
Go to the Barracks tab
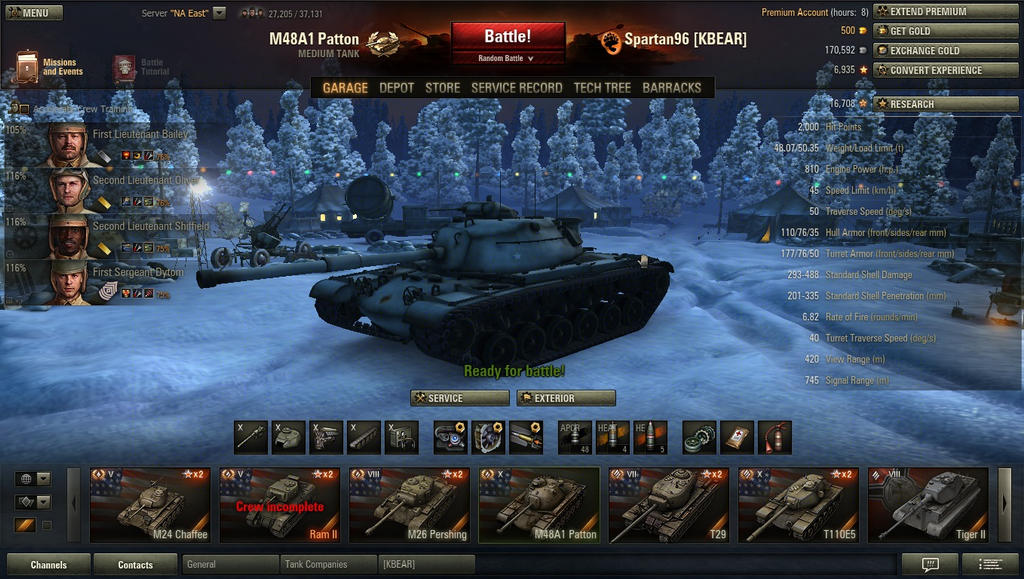[x=672, y=88]
